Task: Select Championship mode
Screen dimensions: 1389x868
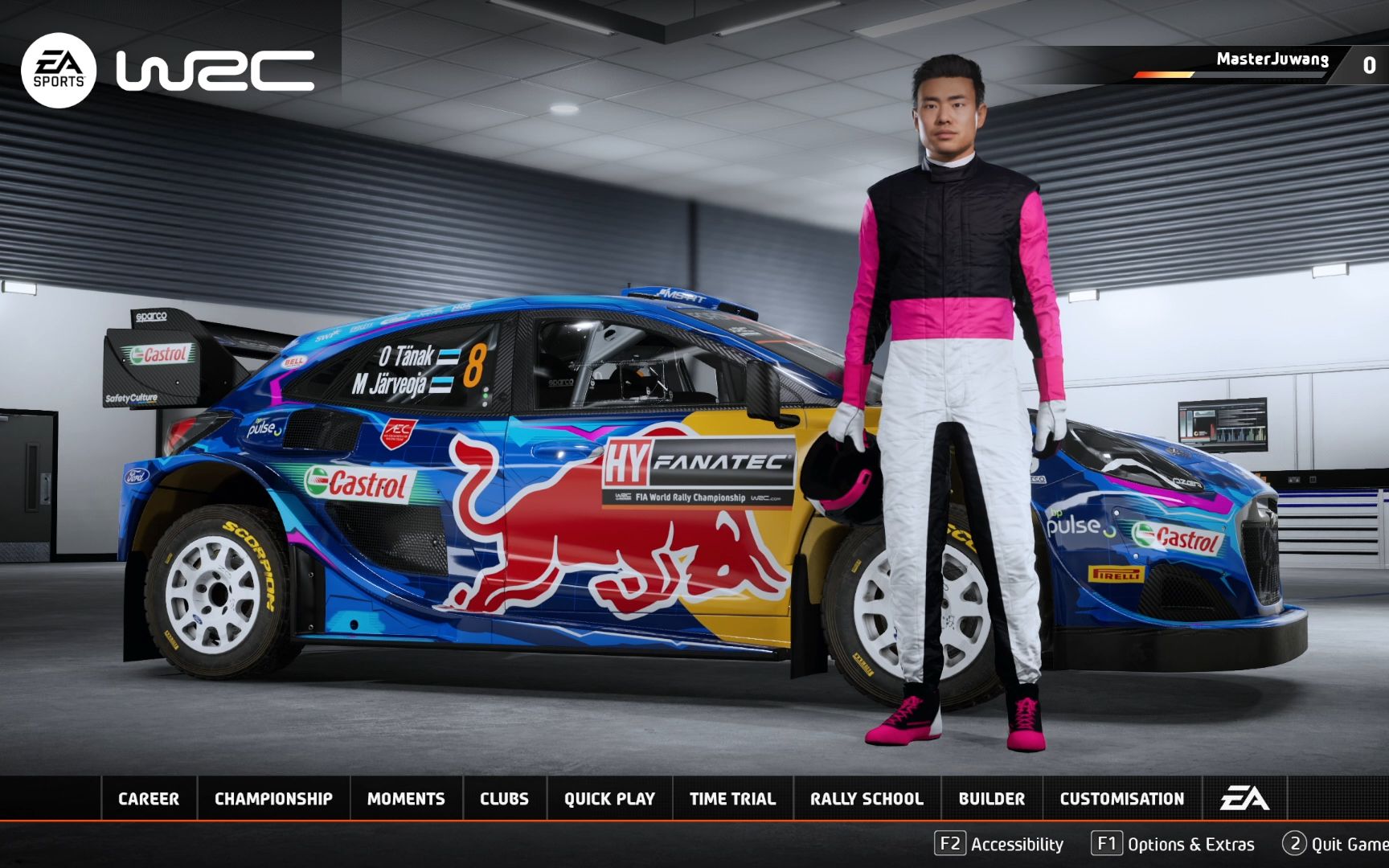Action: pos(272,799)
